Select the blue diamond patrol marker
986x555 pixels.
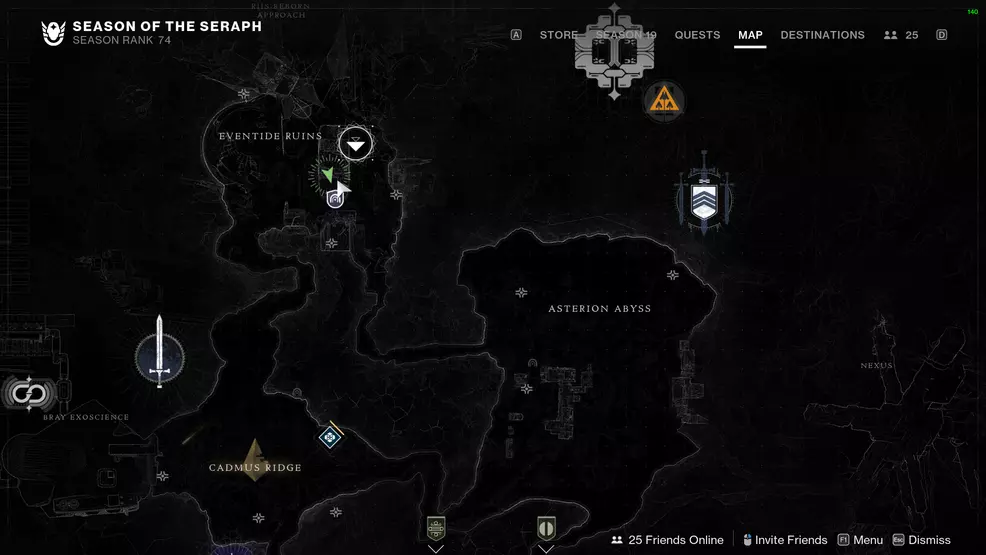tap(330, 436)
